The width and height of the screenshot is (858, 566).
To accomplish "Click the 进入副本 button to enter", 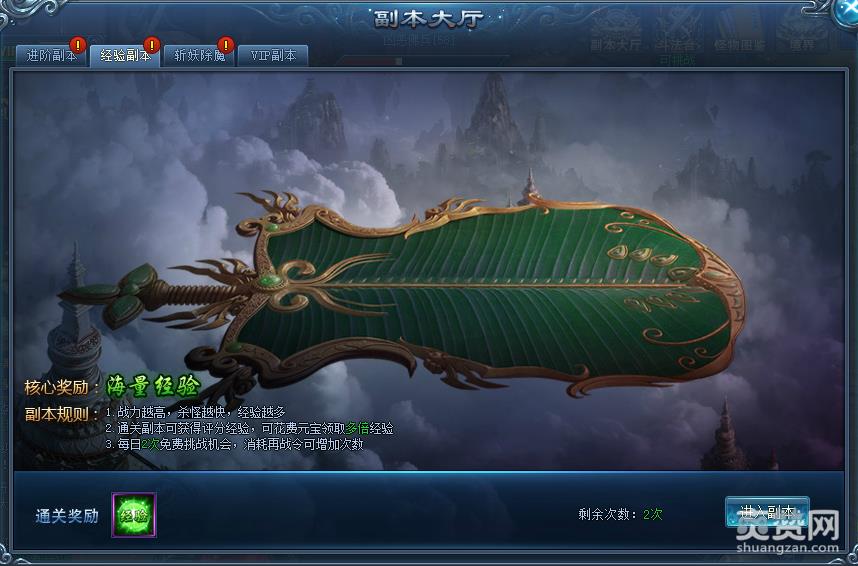I will point(766,512).
